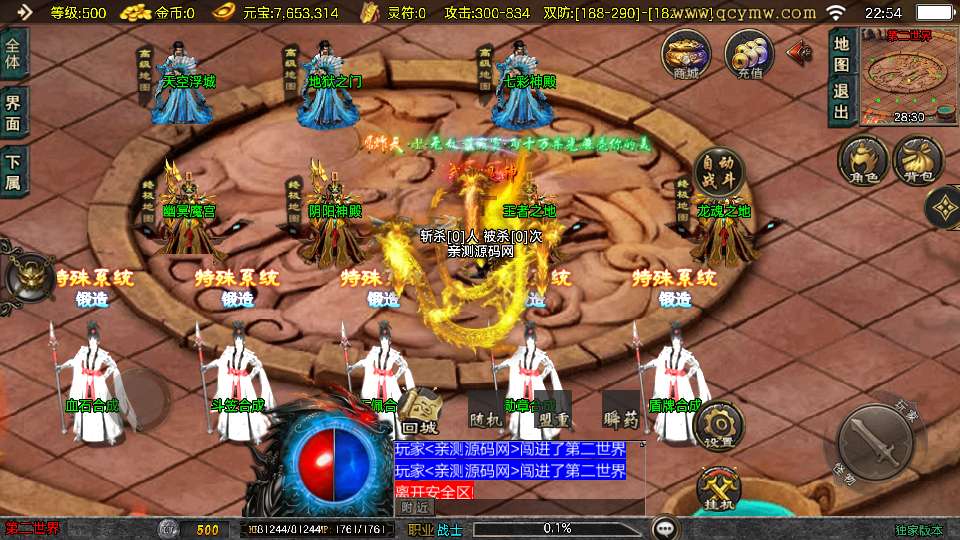960x540 pixels.
Task: Tap the sword attack button
Action: 875,443
